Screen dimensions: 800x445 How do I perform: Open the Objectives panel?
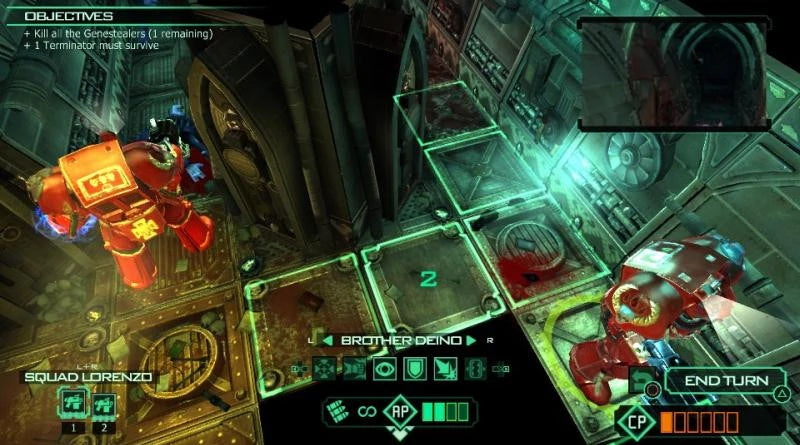click(70, 16)
